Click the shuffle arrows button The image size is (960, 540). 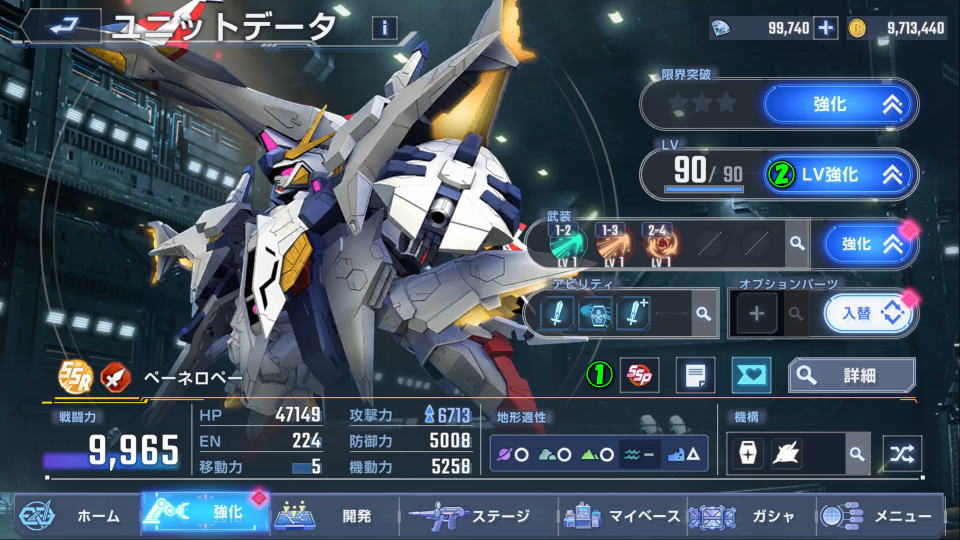pos(901,454)
